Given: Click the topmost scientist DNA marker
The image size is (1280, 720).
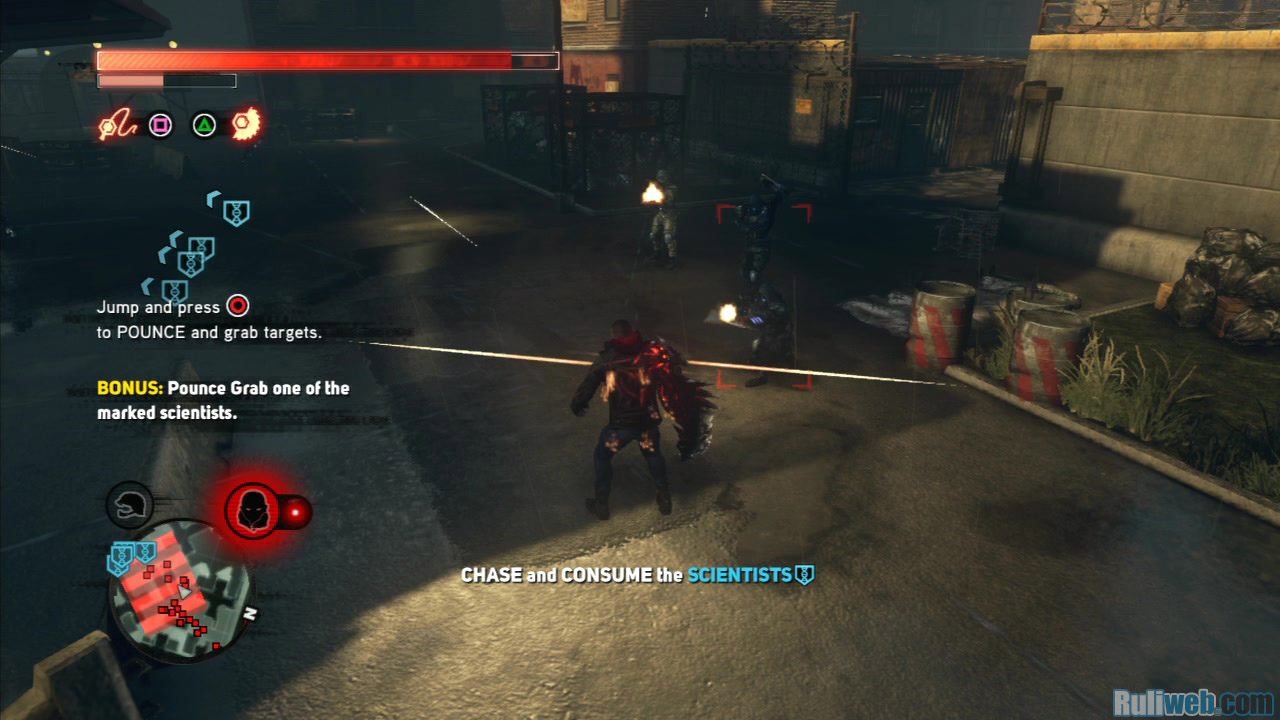Looking at the screenshot, I should pos(235,212).
